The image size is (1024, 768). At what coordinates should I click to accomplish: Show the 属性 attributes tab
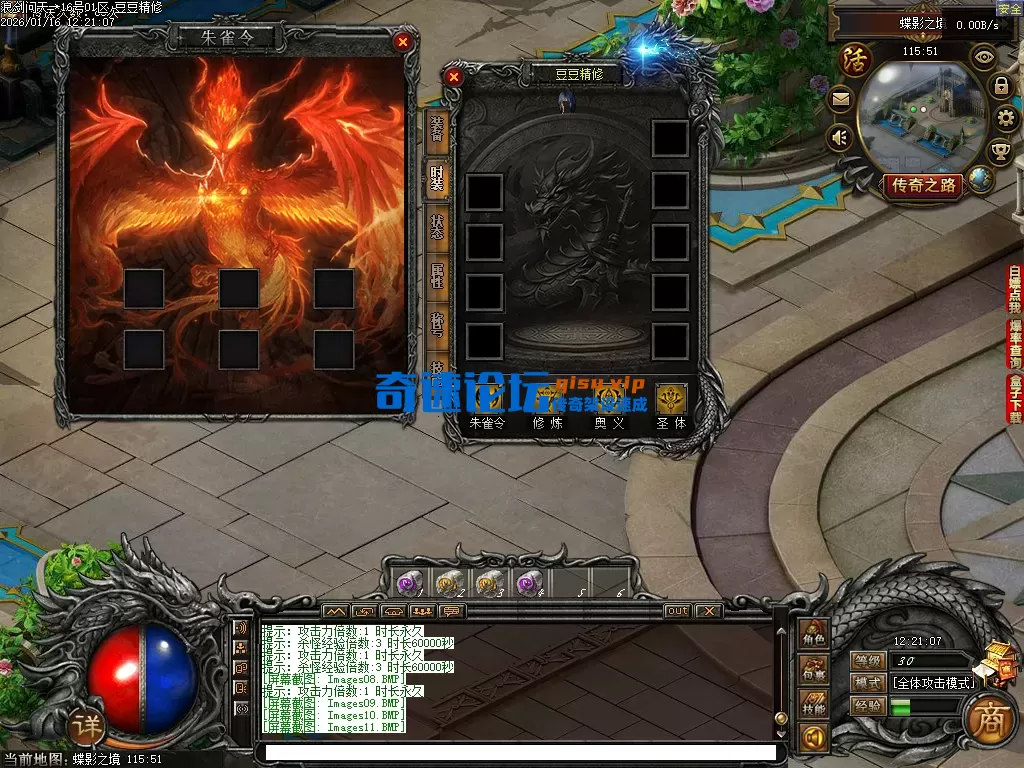(437, 274)
